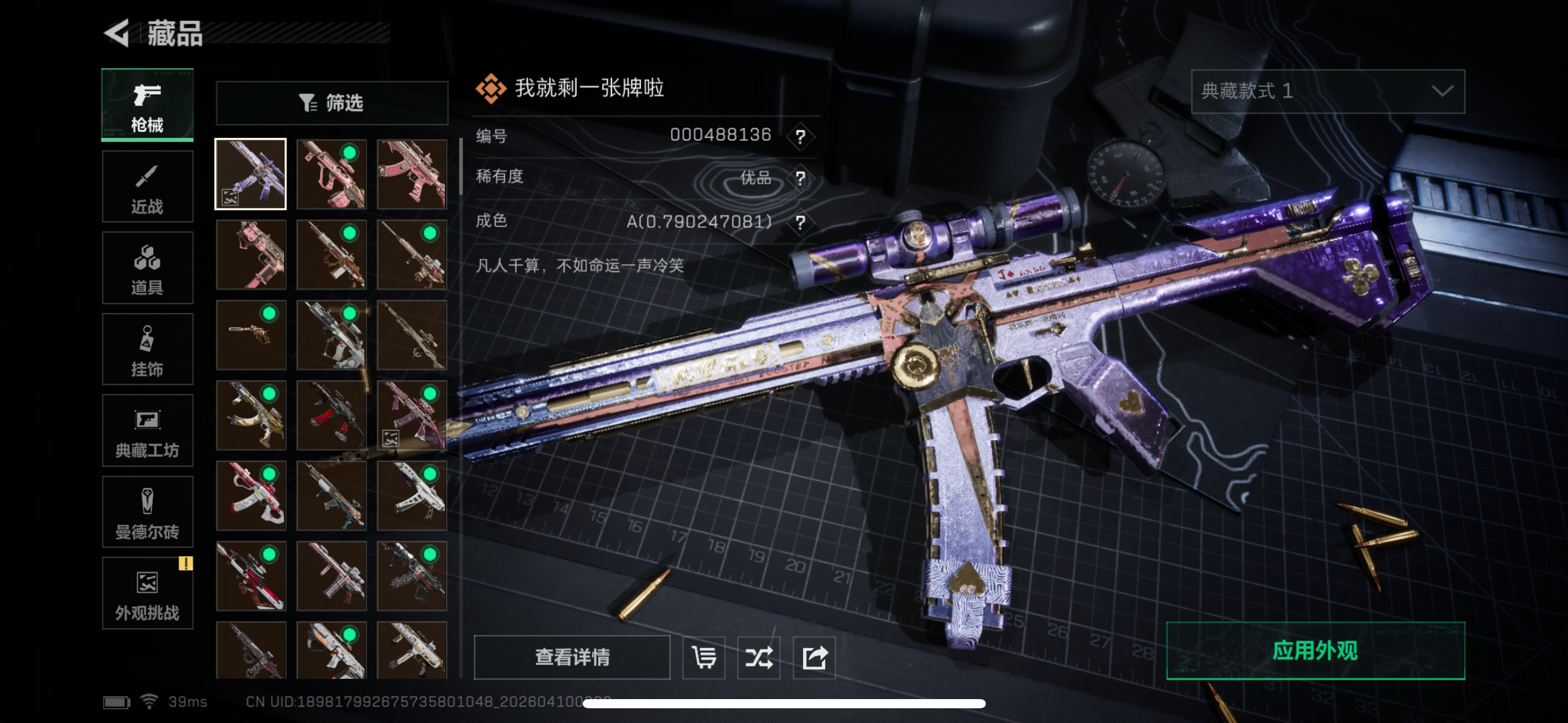Share the skin with the share icon
The image size is (1568, 723).
[814, 657]
